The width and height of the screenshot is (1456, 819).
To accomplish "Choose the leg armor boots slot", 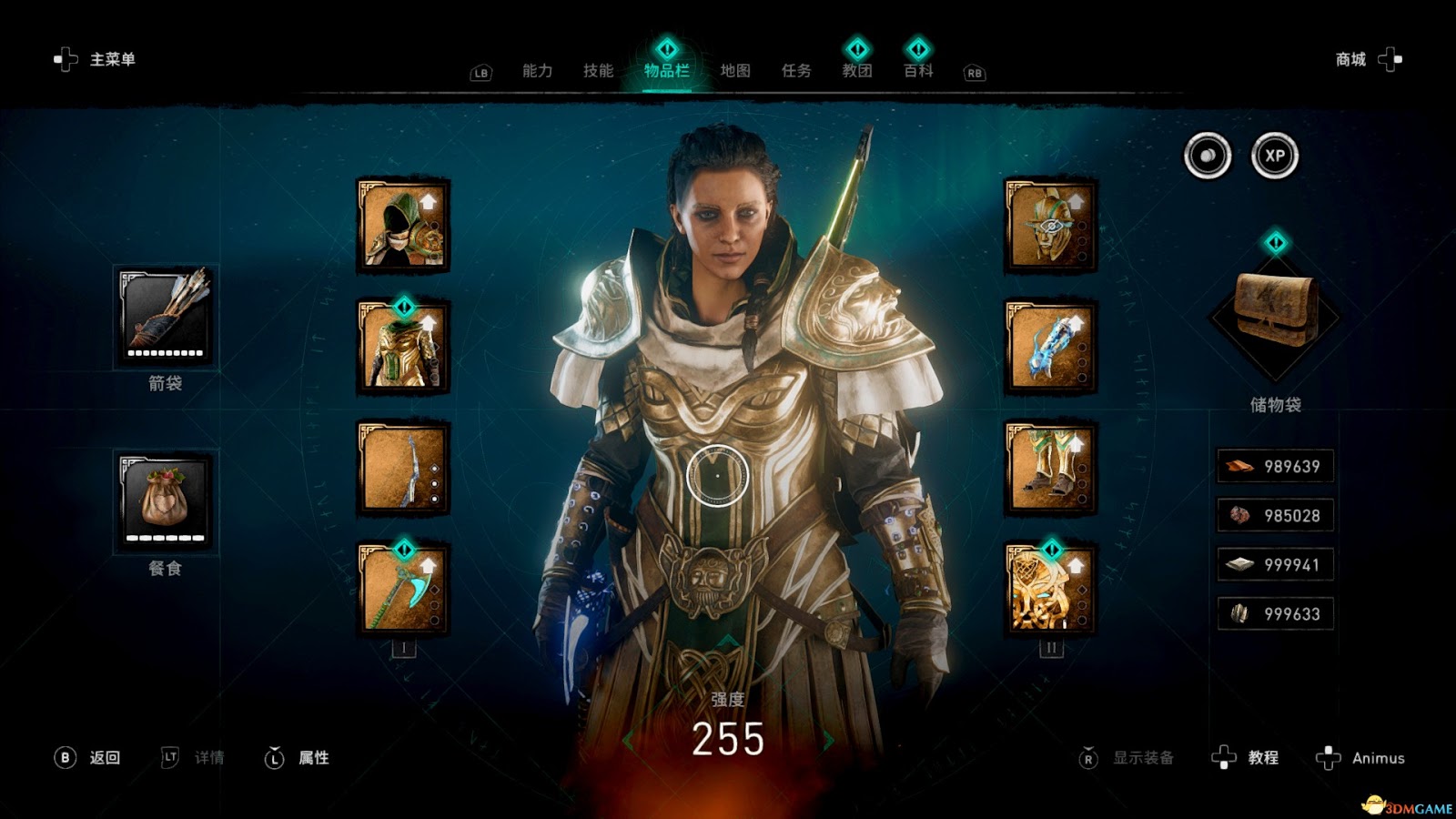I will click(x=1050, y=468).
